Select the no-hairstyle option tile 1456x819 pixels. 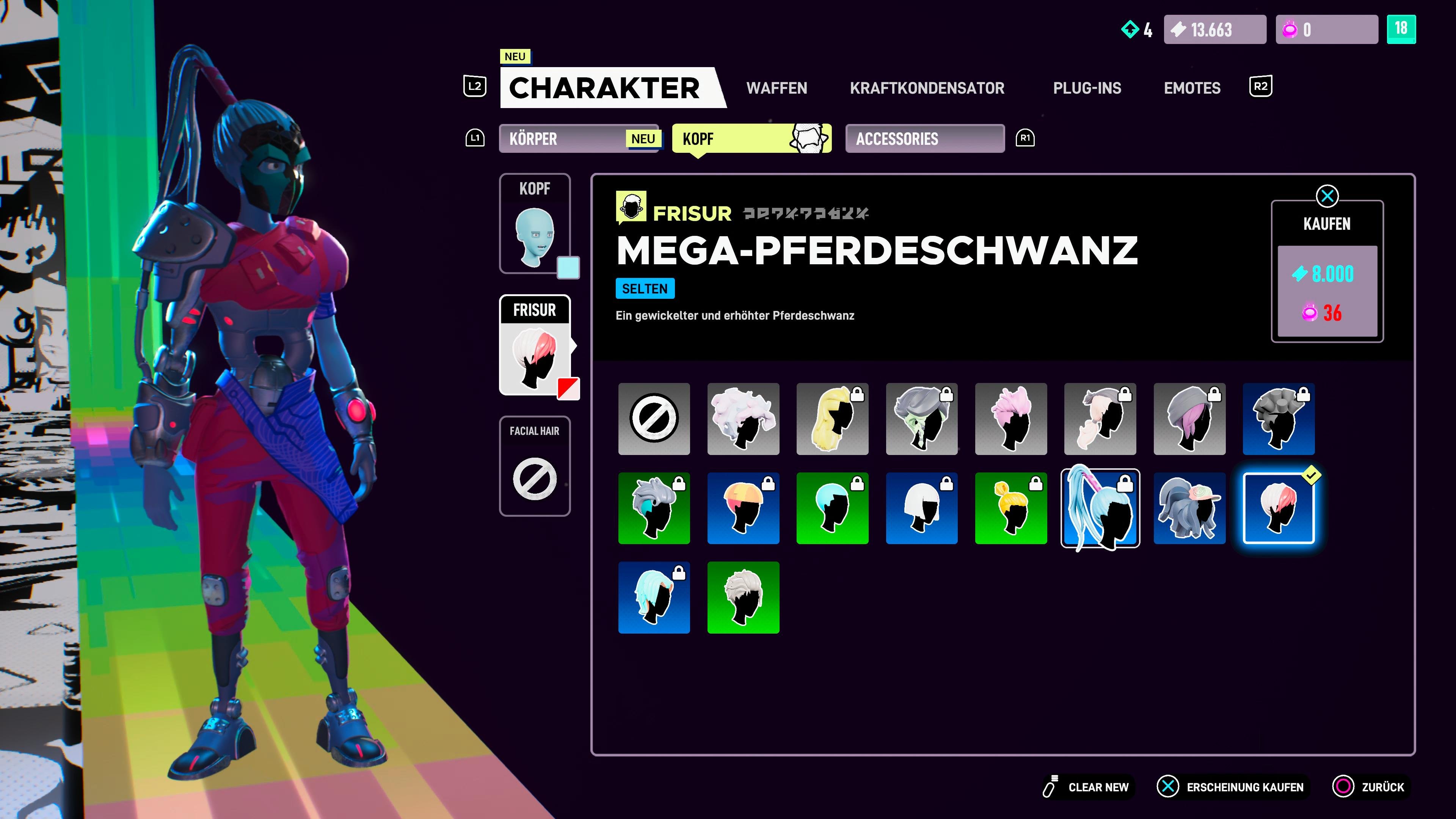654,419
